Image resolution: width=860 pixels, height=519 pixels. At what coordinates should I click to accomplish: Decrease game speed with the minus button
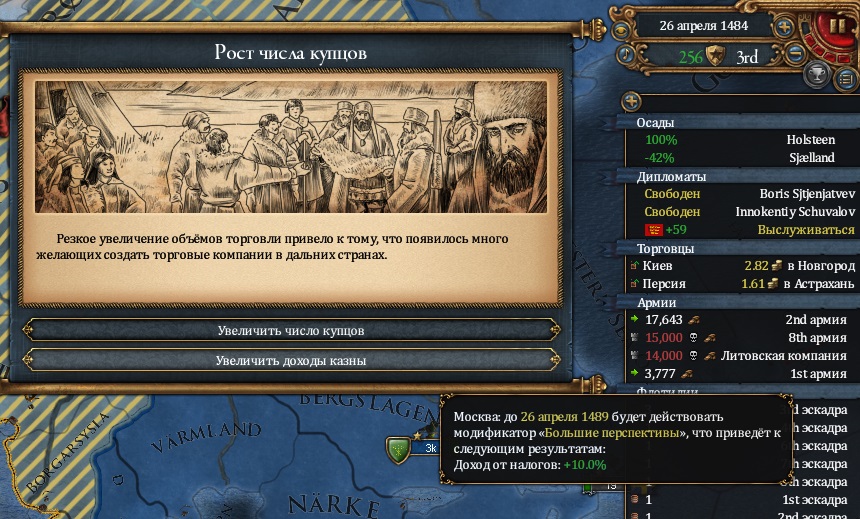796,56
